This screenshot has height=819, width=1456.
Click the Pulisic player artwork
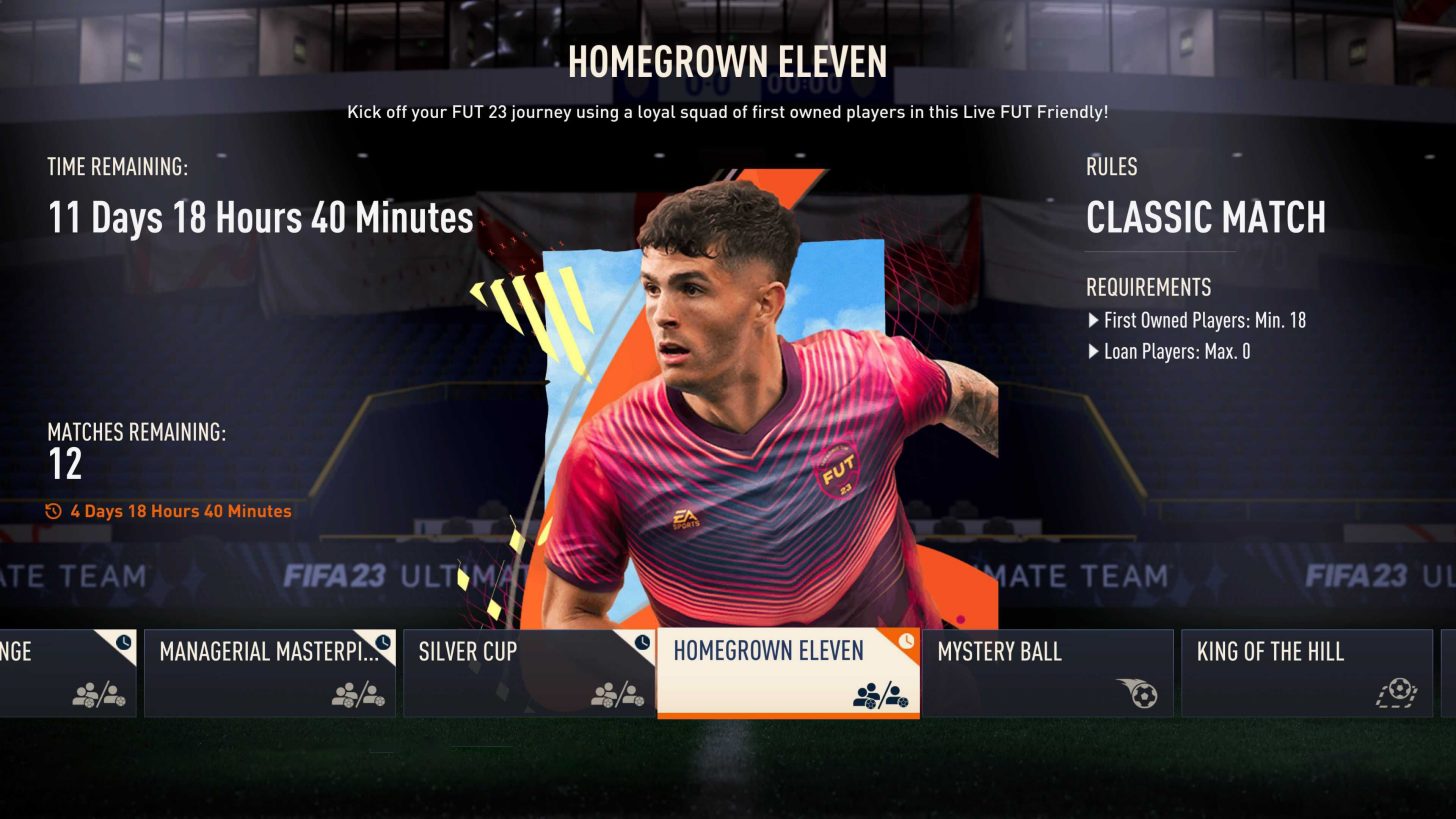click(730, 380)
